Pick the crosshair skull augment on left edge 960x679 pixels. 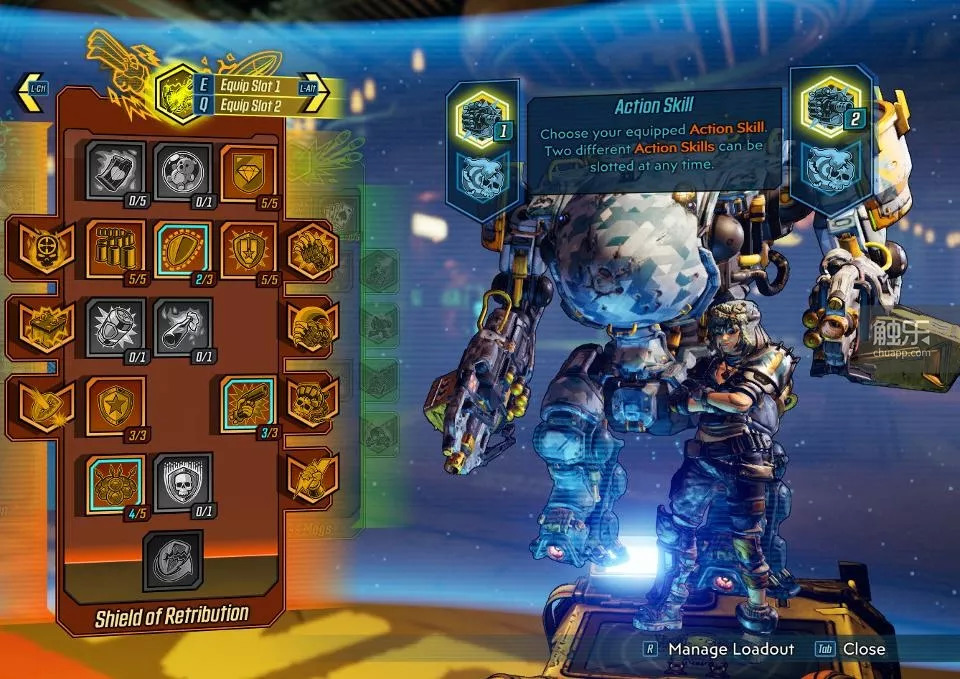tap(43, 248)
